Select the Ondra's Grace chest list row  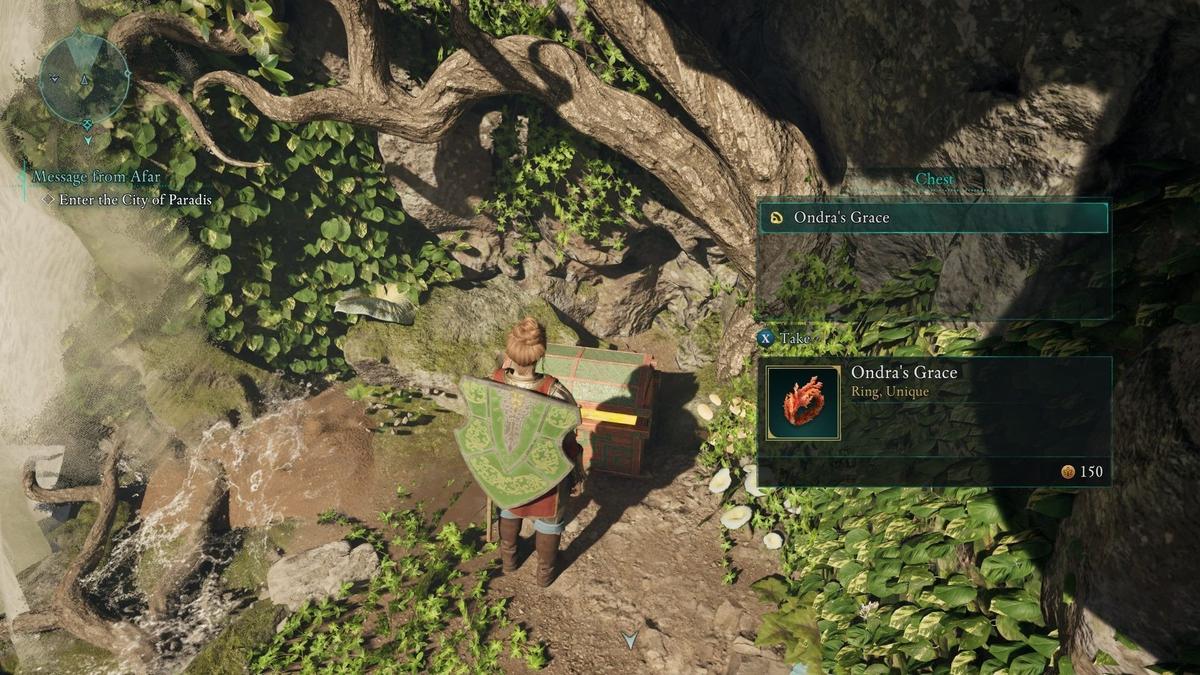[x=933, y=217]
